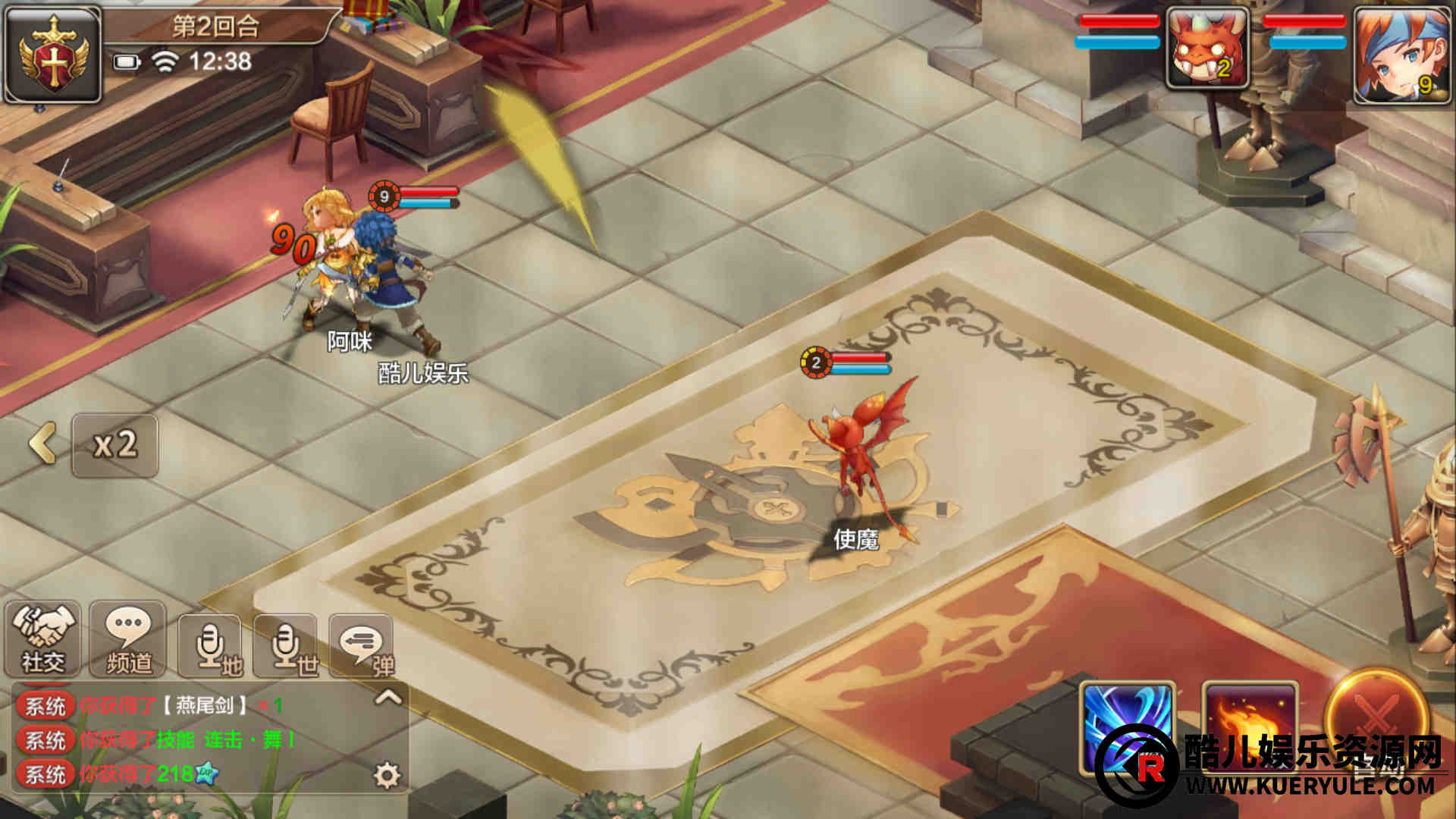Activate the local voice microphone 地
The image size is (1456, 819).
(212, 646)
